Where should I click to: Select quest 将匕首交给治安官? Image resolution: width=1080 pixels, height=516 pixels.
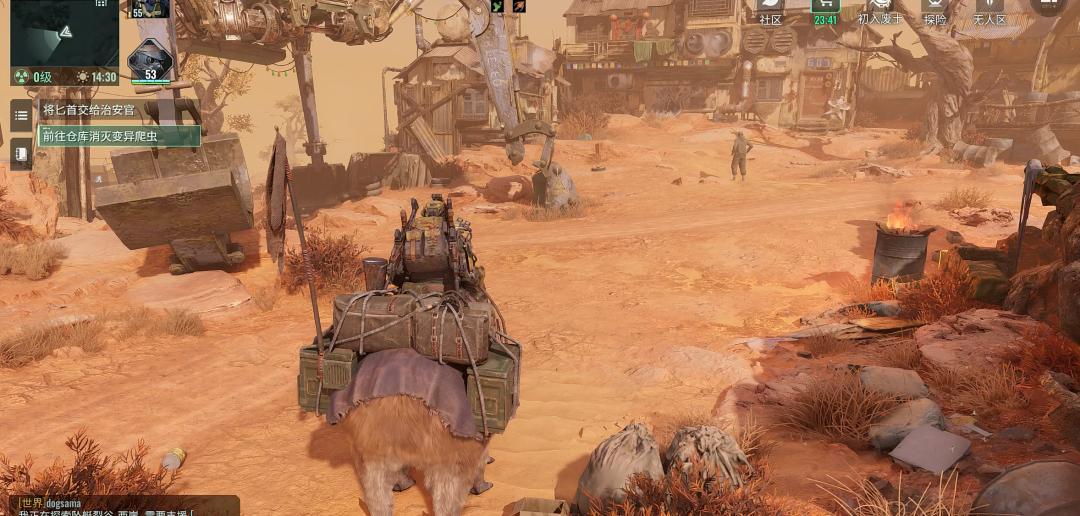pos(90,110)
